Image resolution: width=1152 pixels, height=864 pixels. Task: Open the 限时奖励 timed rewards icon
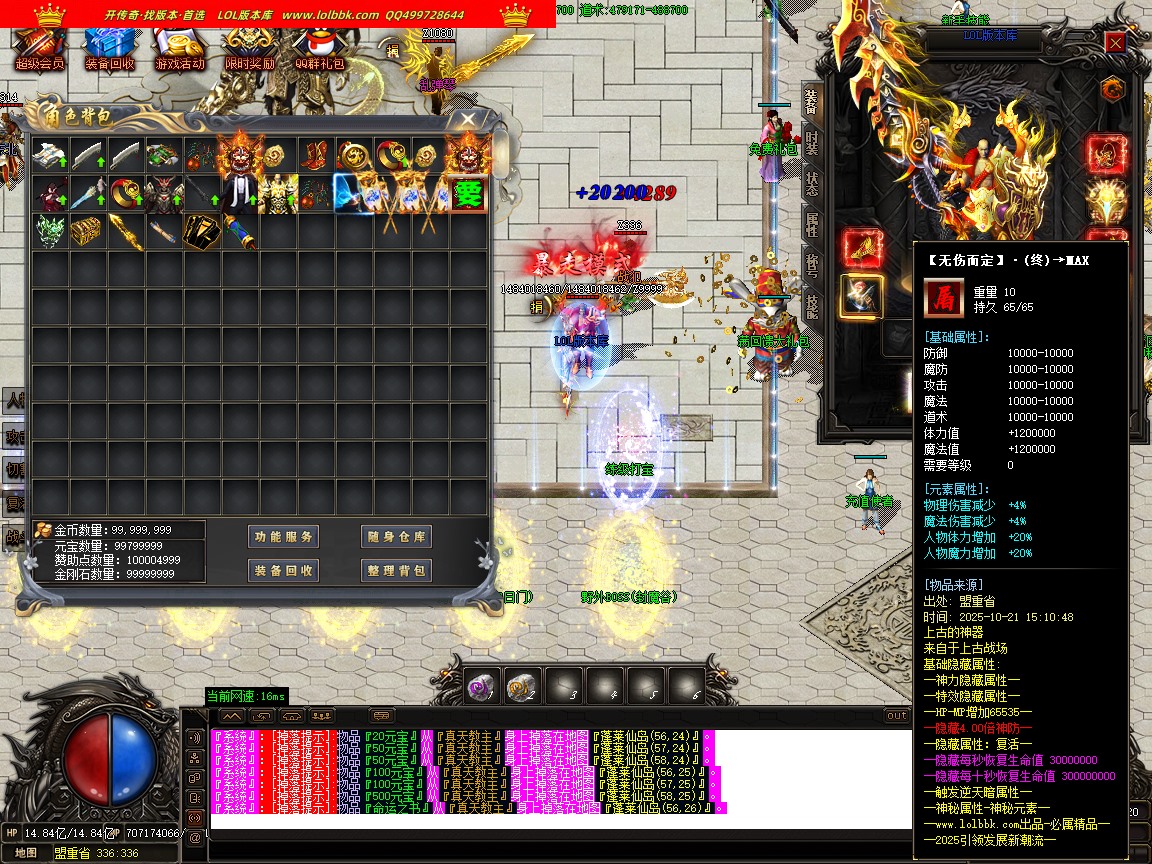(249, 47)
